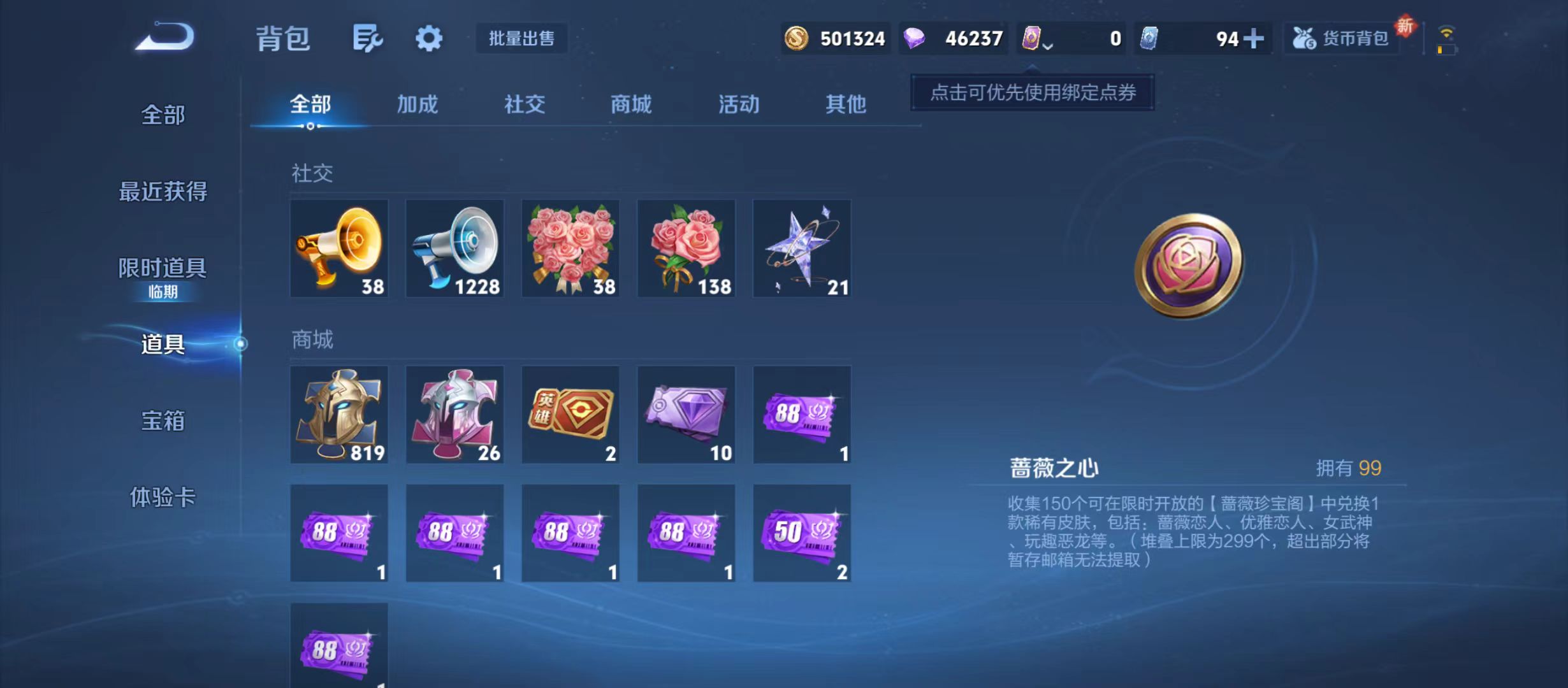
Task: Select the pink rose bouquet item with count 138
Action: coord(686,248)
